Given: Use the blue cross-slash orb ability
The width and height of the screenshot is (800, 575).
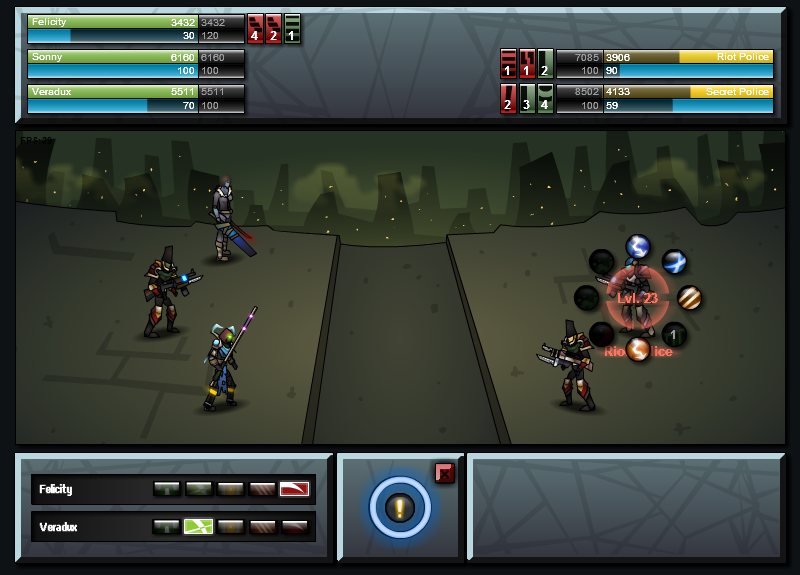Looking at the screenshot, I should pos(675,262).
